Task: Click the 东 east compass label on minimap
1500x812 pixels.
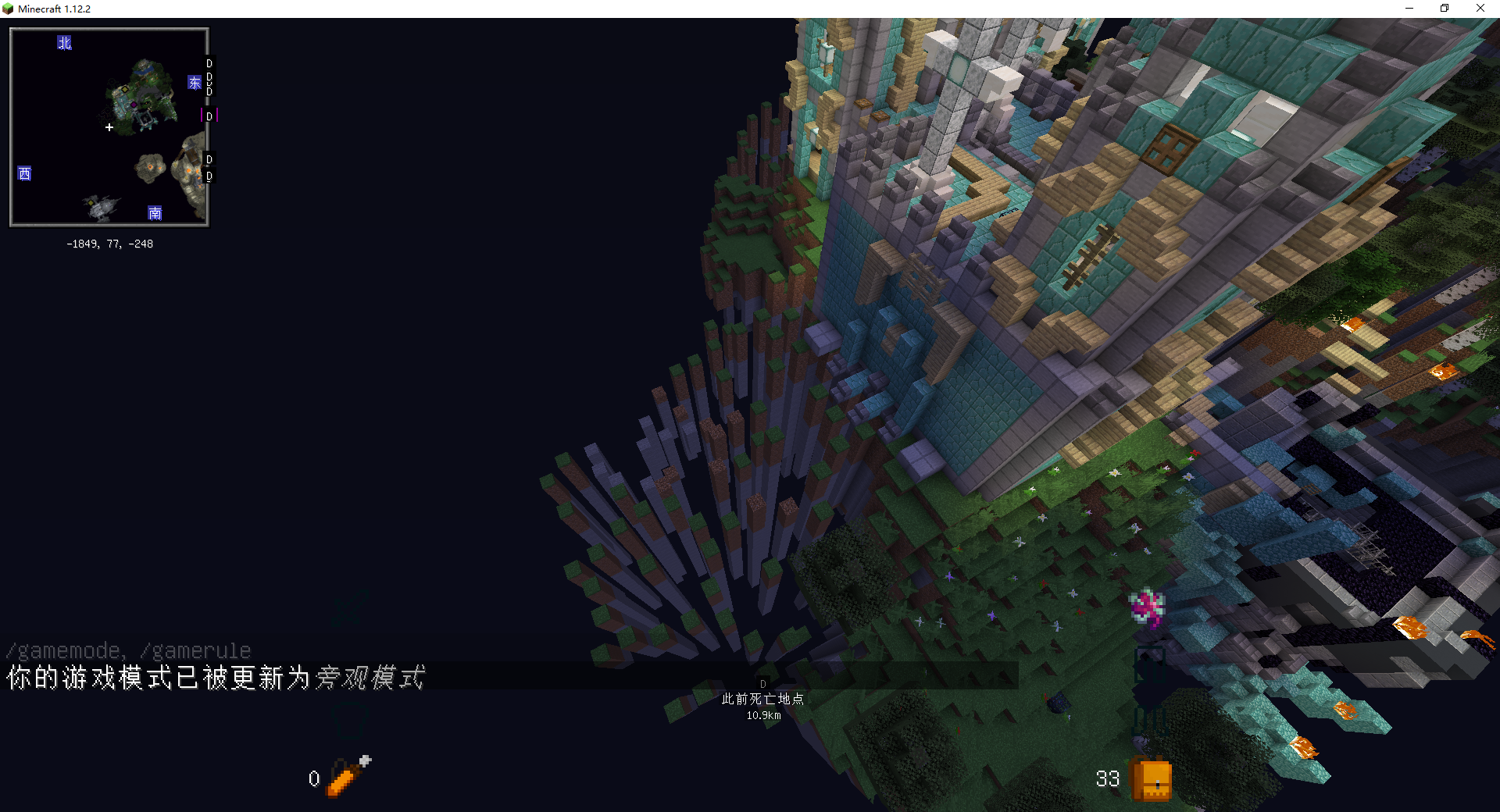Action: pyautogui.click(x=195, y=83)
